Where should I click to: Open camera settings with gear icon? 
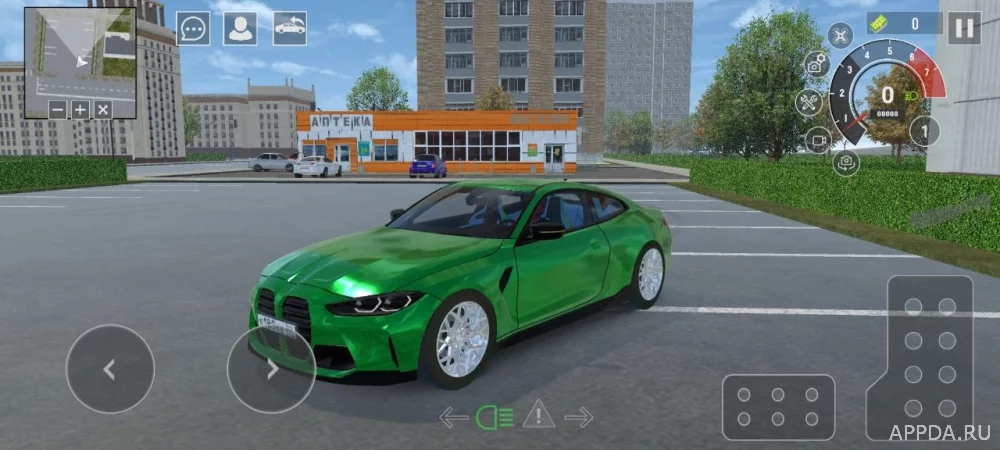point(817,64)
